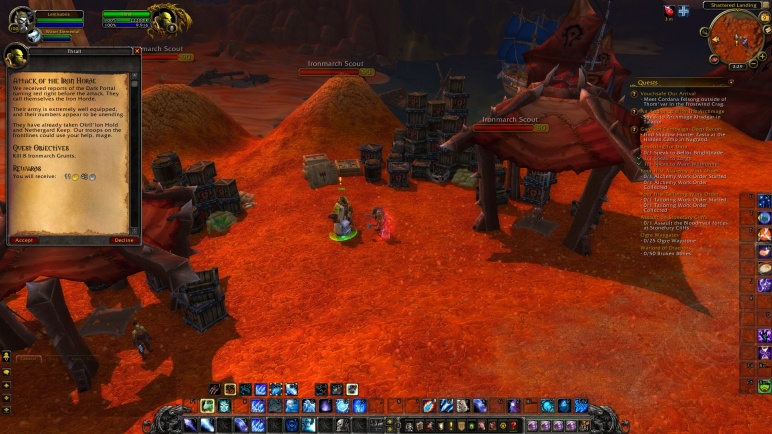
Task: Close the Thrall quest window
Action: coord(136,49)
